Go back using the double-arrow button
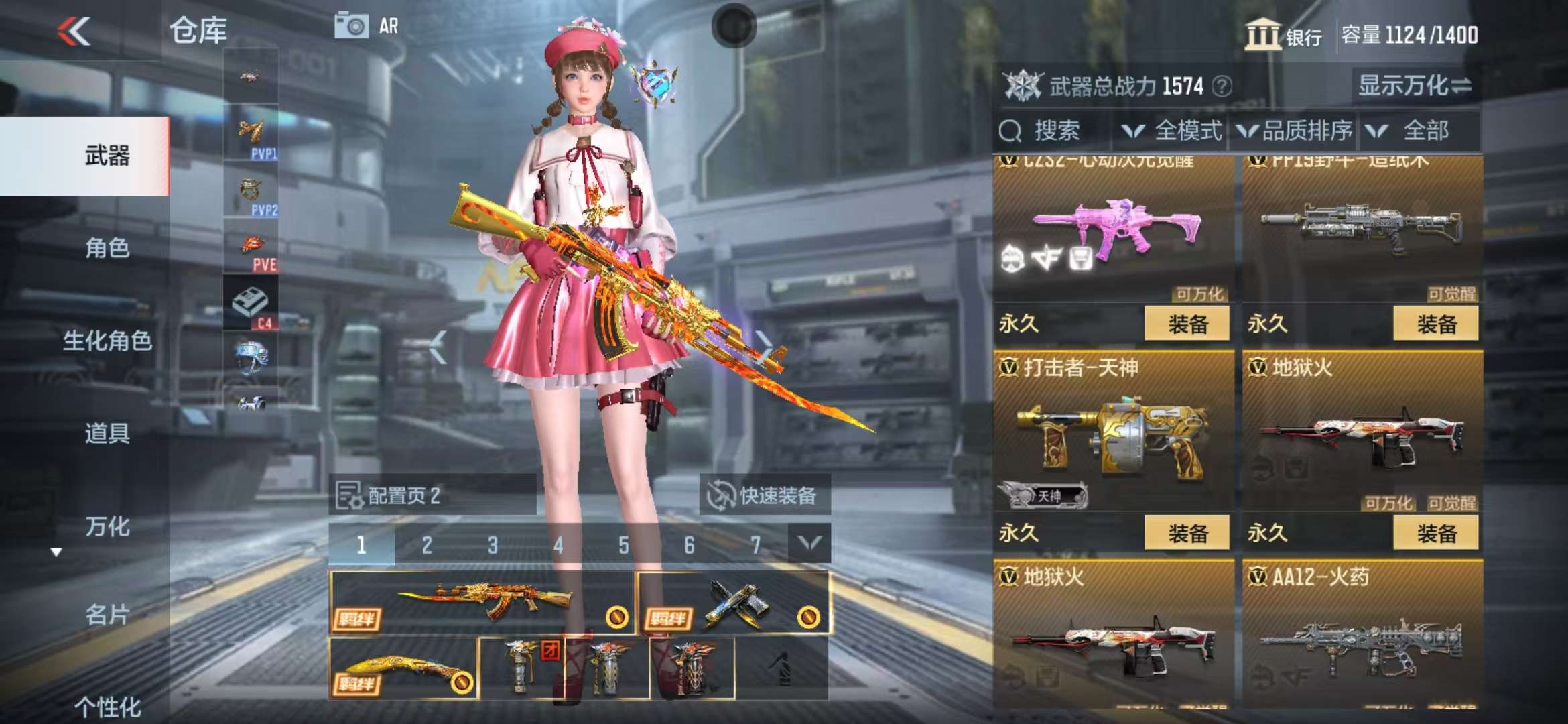Viewport: 1568px width, 724px height. coord(74,32)
